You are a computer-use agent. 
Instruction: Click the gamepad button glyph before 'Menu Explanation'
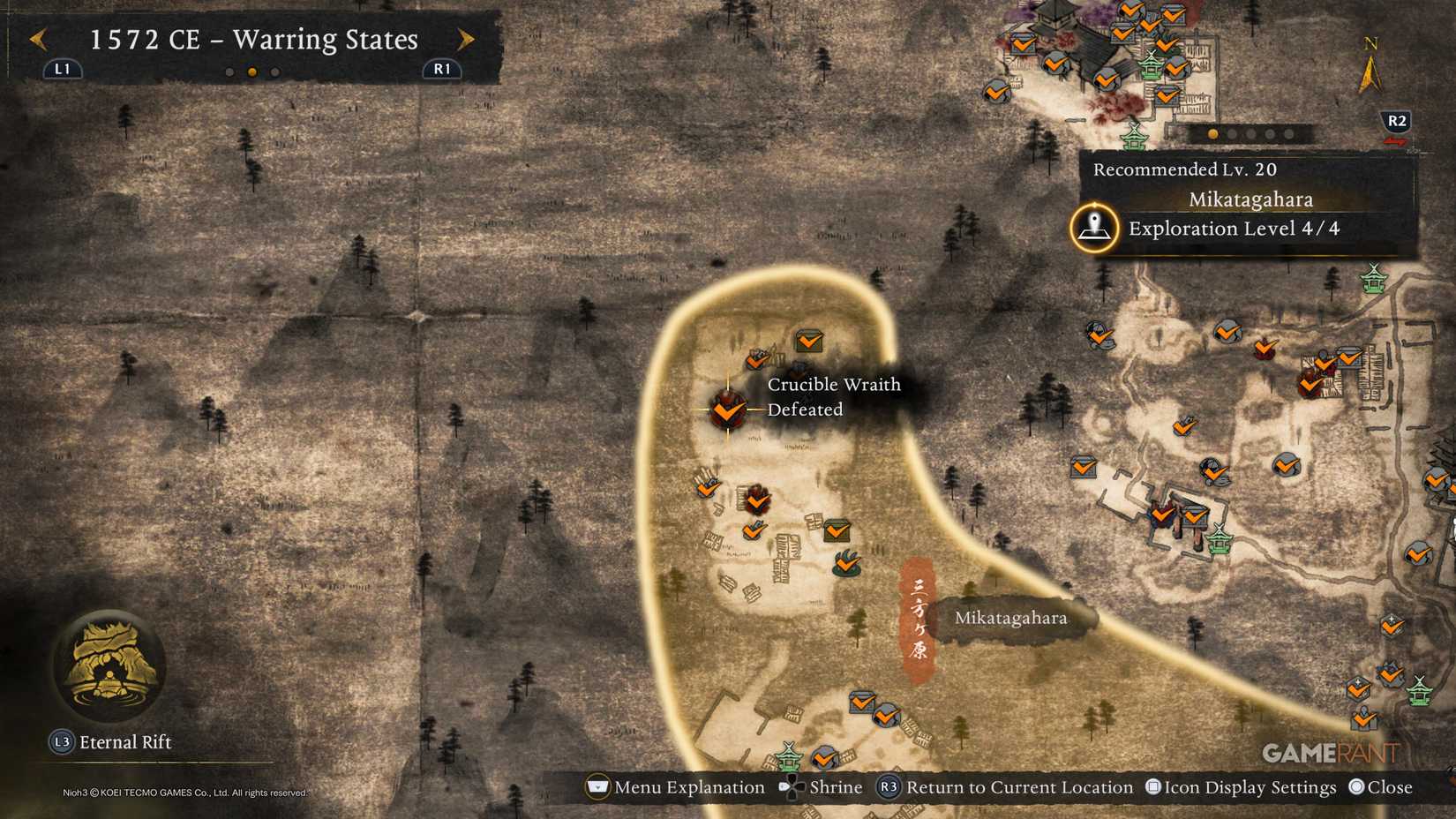coord(600,786)
